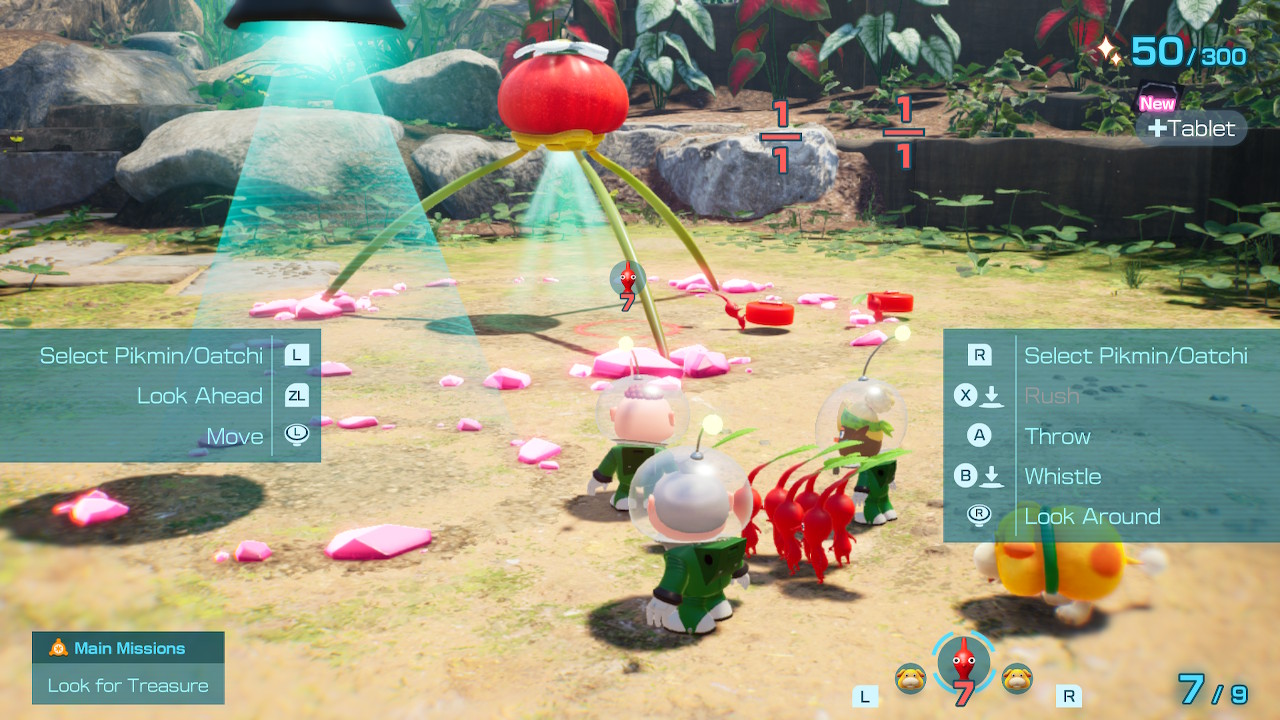Choose the Oatchi icon beside the R label
This screenshot has height=720, width=1280.
(x=1017, y=678)
